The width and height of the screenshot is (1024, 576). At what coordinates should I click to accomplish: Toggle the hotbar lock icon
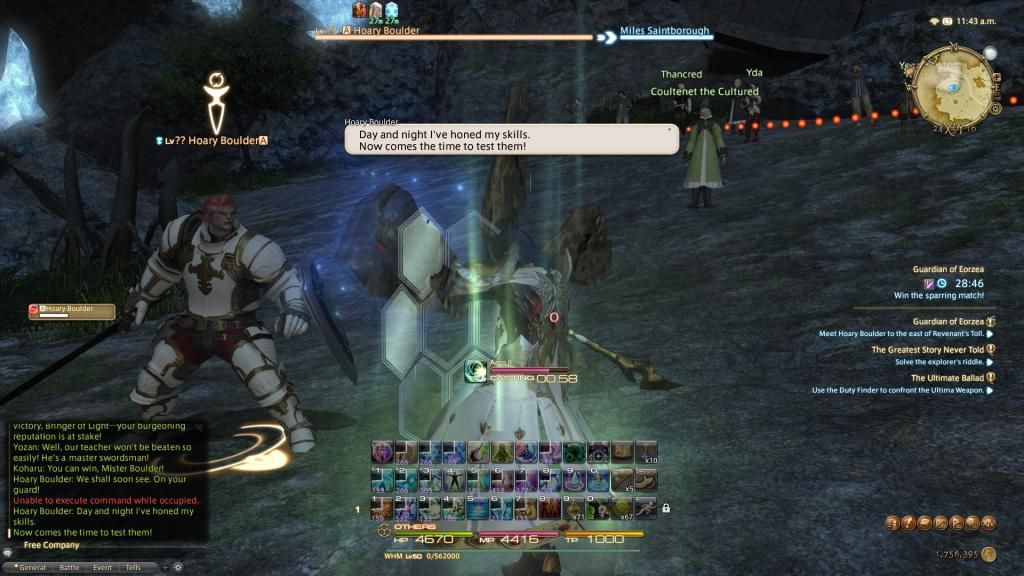click(666, 508)
